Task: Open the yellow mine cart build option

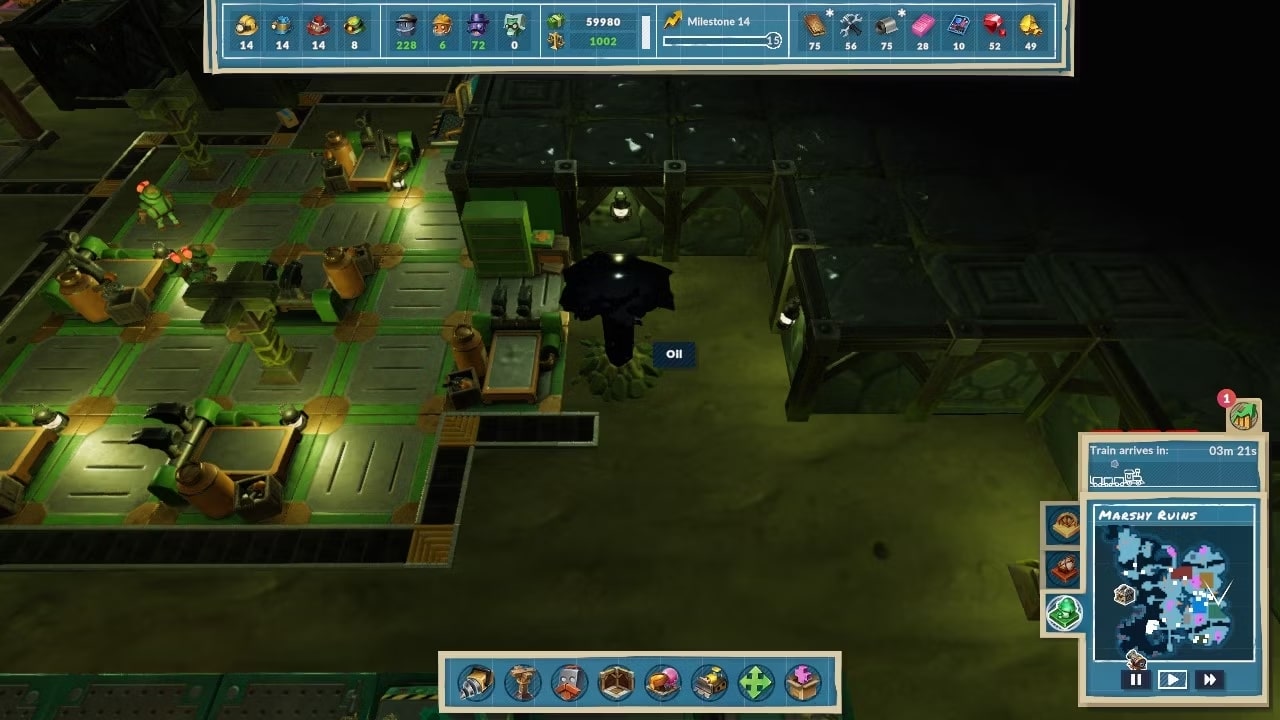Action: point(710,683)
